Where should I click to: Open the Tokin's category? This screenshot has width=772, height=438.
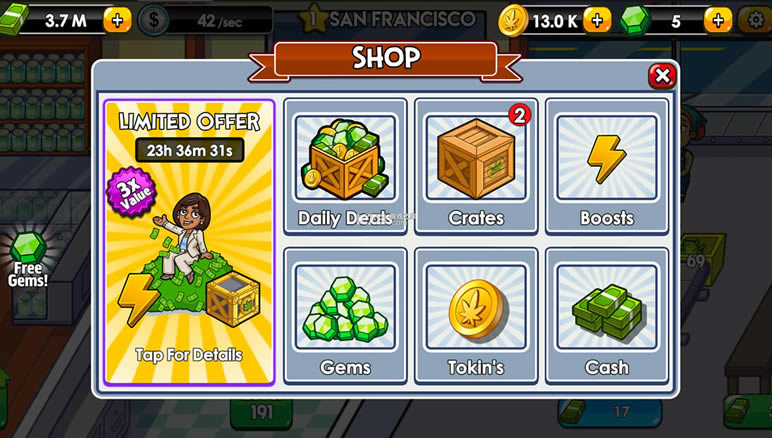tap(476, 315)
